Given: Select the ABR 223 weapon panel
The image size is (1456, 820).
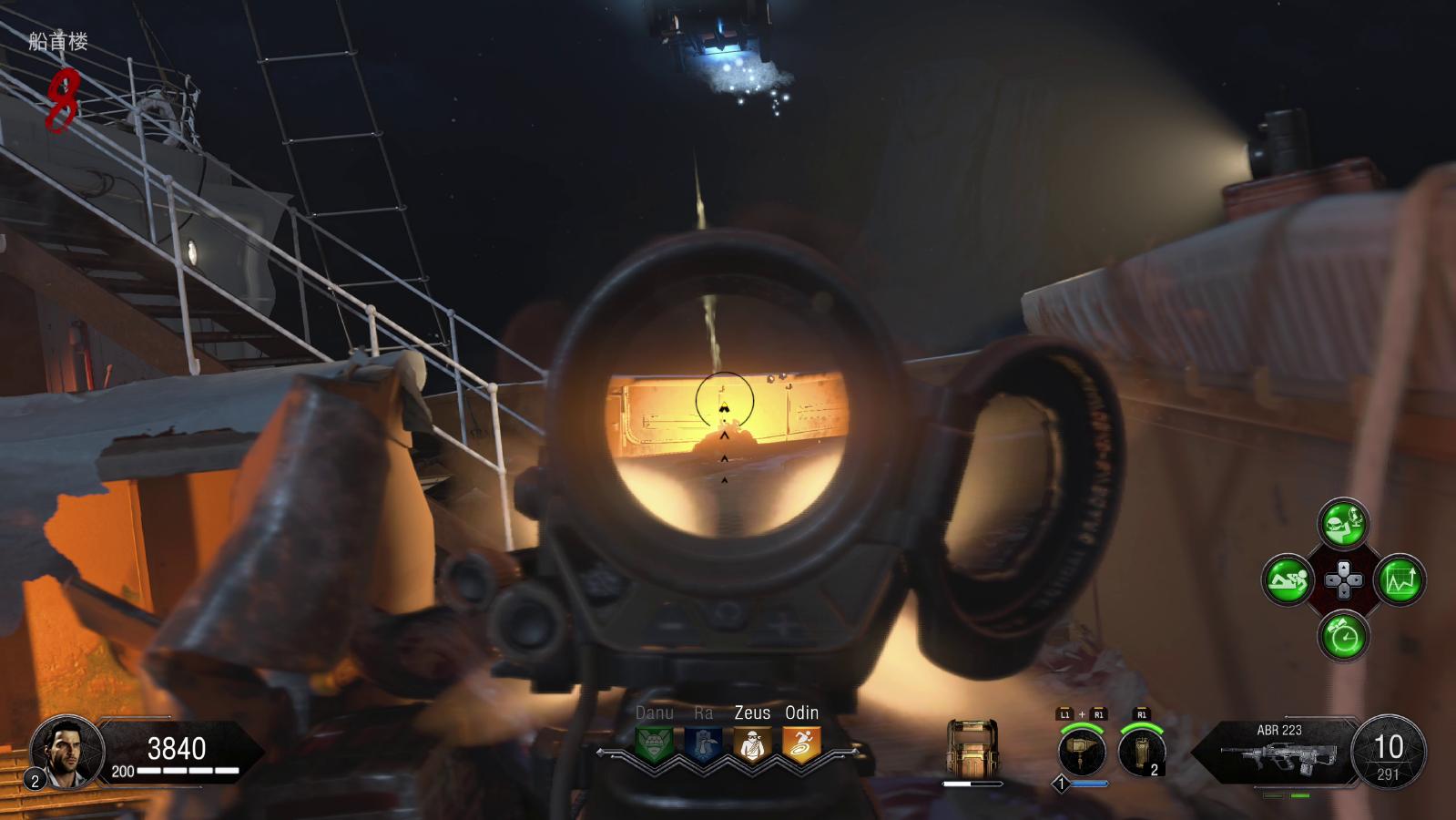Looking at the screenshot, I should [1279, 753].
